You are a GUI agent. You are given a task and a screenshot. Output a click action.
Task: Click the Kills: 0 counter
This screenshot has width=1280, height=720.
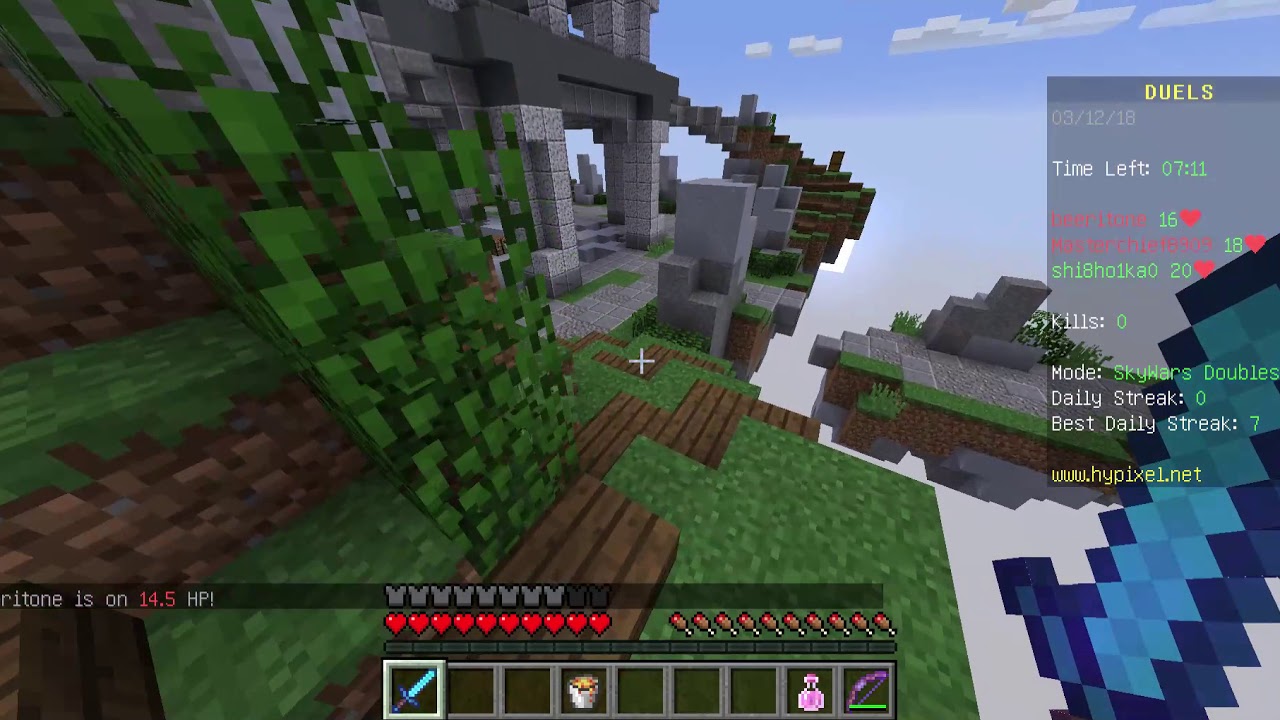pos(1088,322)
